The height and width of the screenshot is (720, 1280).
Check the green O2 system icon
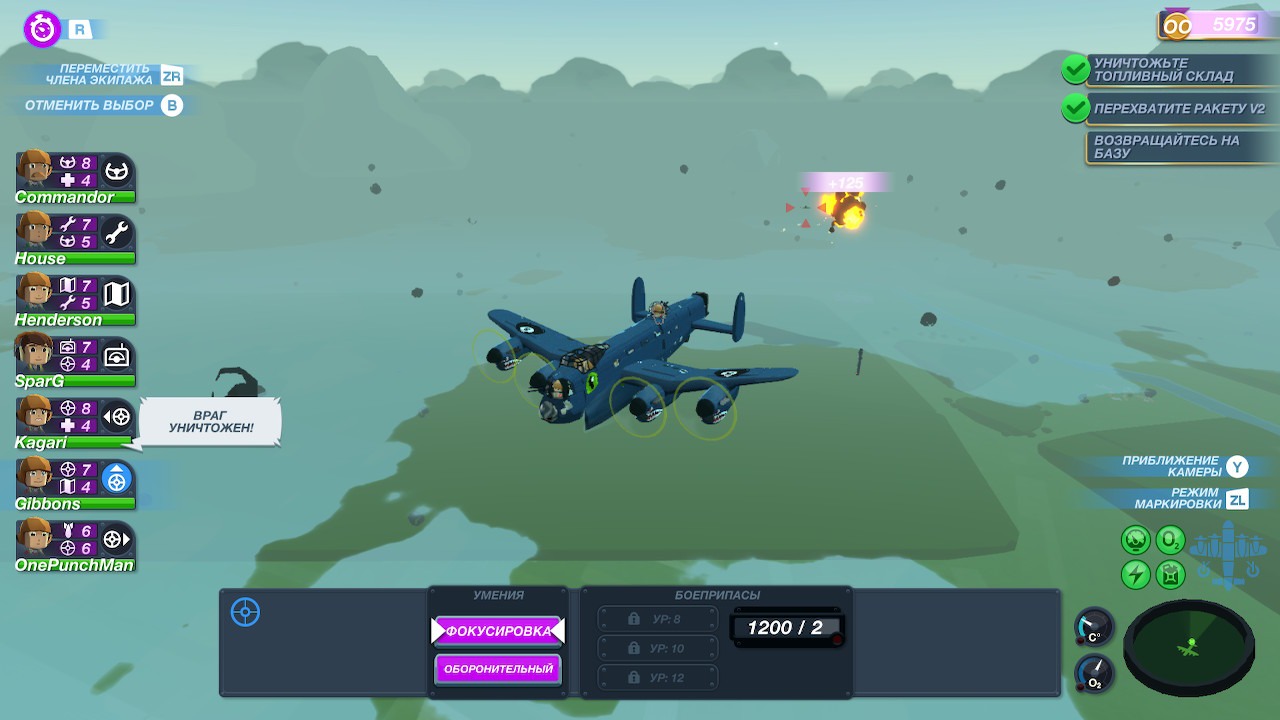(x=1170, y=541)
